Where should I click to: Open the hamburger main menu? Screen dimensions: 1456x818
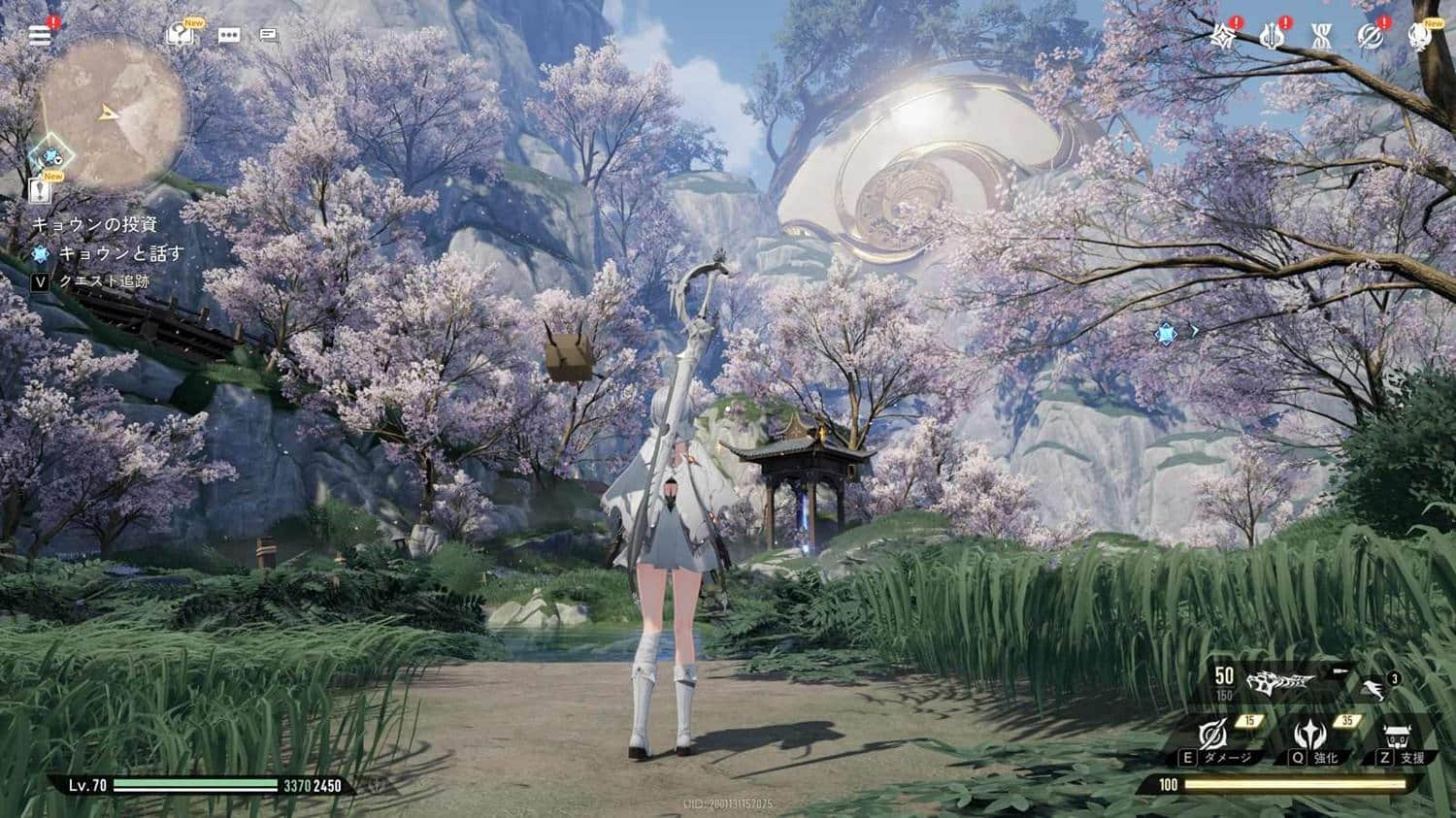click(40, 36)
